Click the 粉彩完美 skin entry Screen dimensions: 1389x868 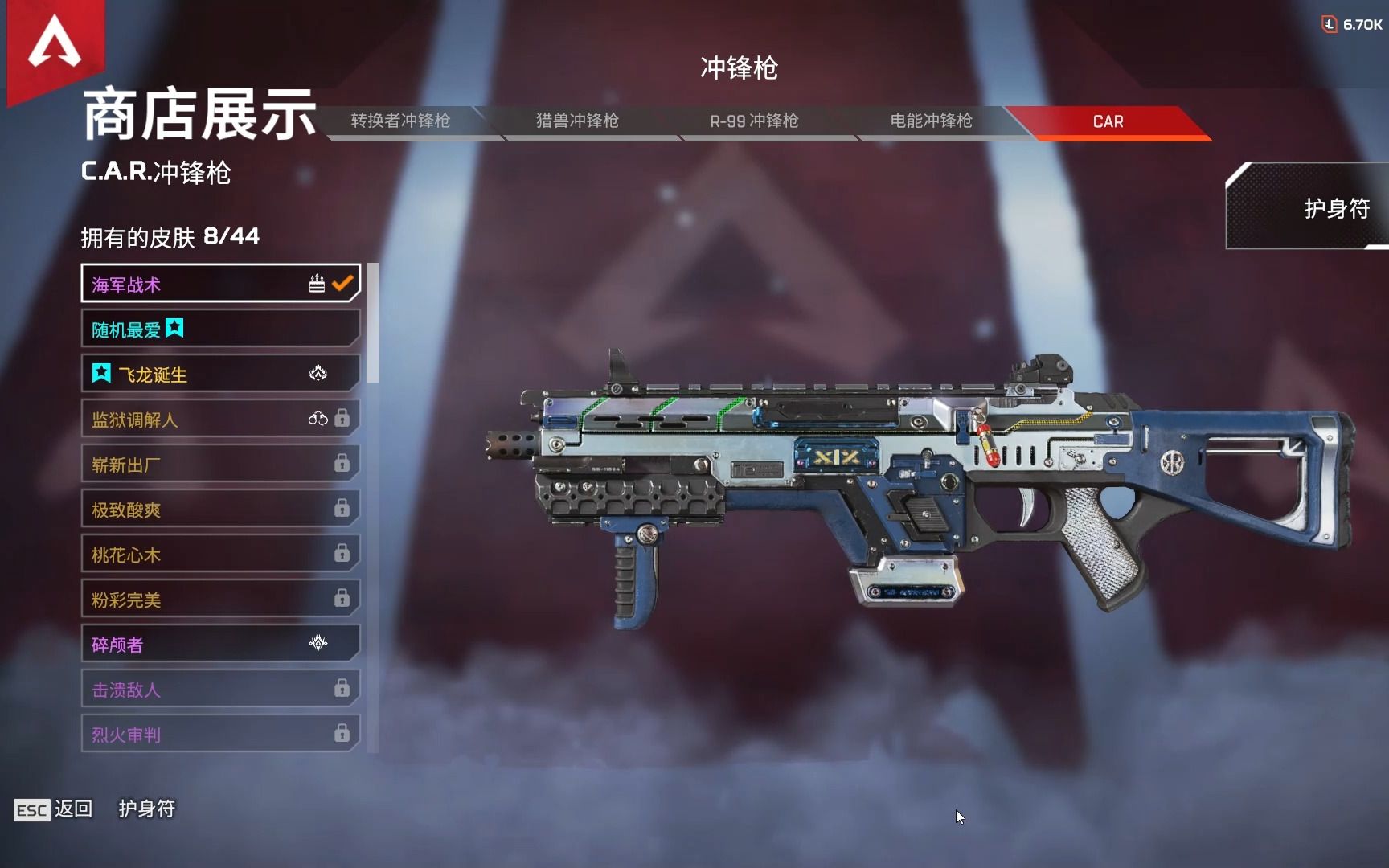[219, 599]
